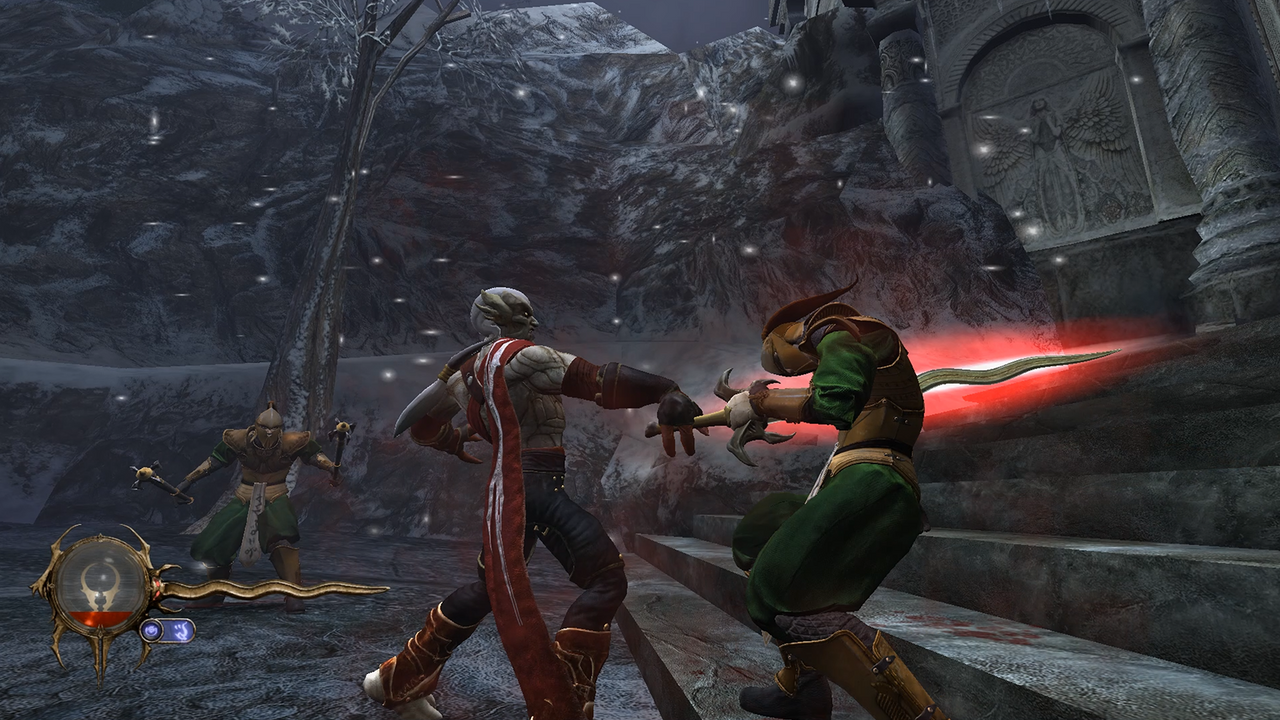Click the red blood level in the health orb
The height and width of the screenshot is (720, 1280).
click(100, 617)
